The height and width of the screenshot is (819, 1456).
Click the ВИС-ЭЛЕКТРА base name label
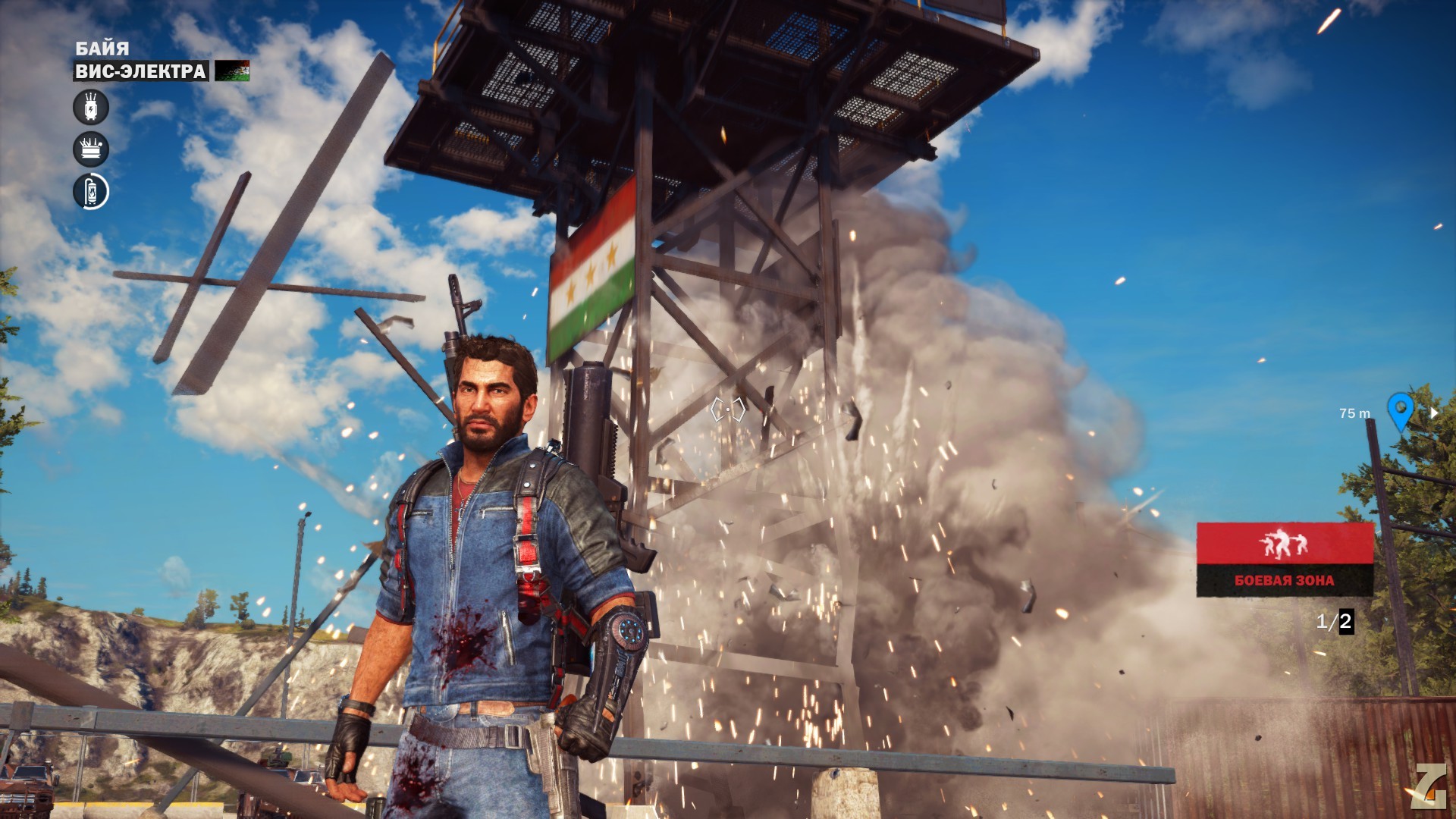coord(141,71)
